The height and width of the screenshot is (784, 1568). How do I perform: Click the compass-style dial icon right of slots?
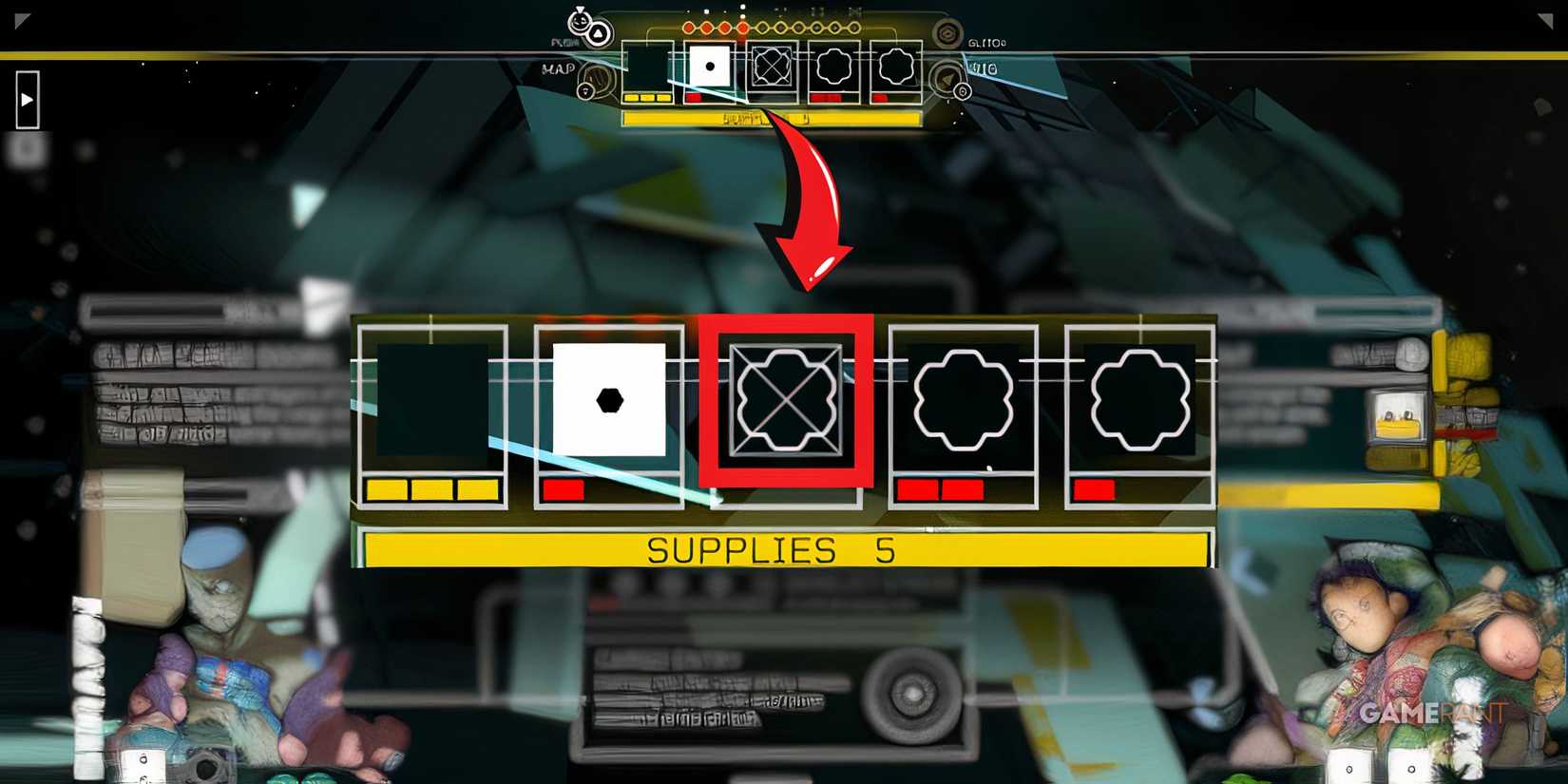tap(946, 78)
